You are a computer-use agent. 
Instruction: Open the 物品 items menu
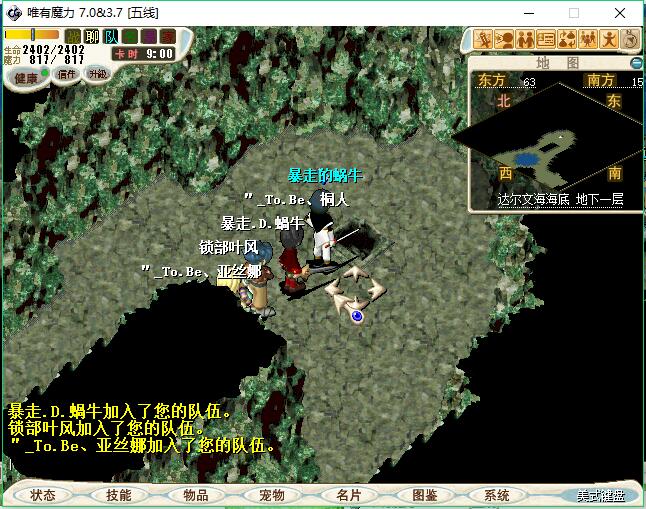(x=196, y=495)
